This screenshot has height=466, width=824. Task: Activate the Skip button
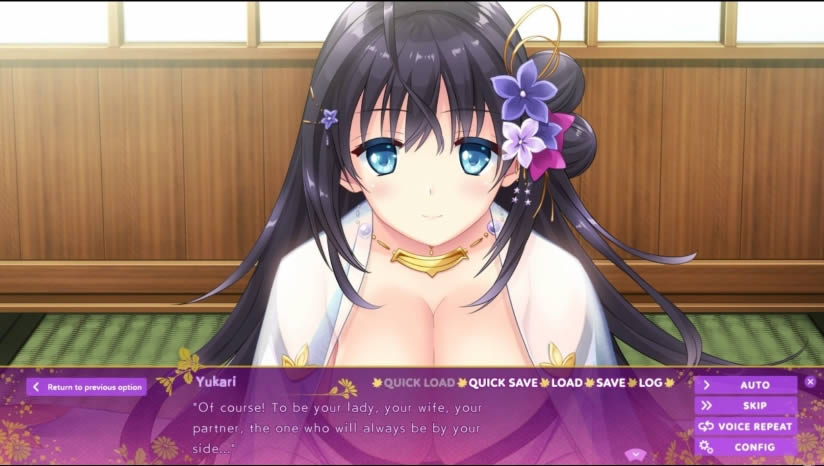pos(746,406)
